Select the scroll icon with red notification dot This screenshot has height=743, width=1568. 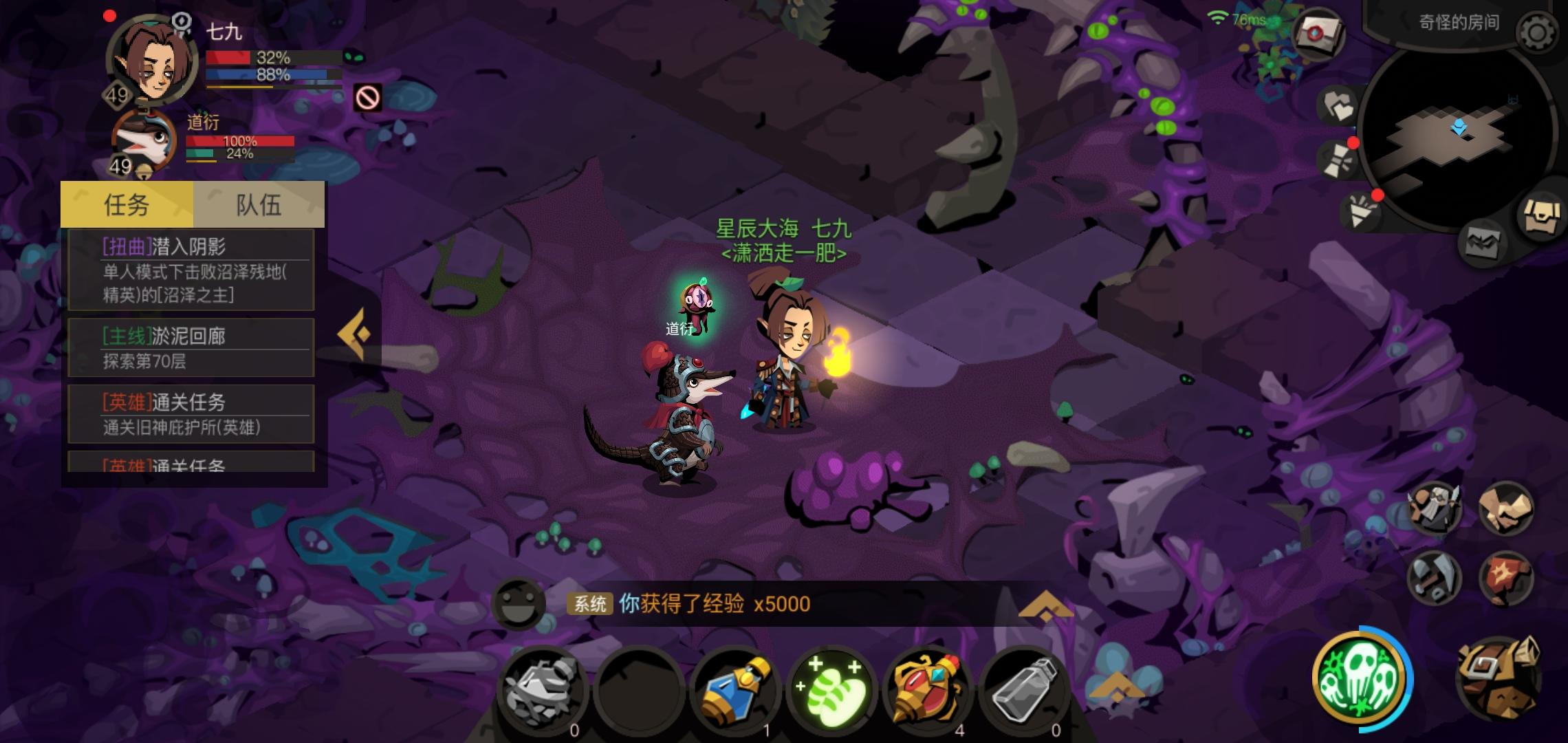click(x=1336, y=160)
